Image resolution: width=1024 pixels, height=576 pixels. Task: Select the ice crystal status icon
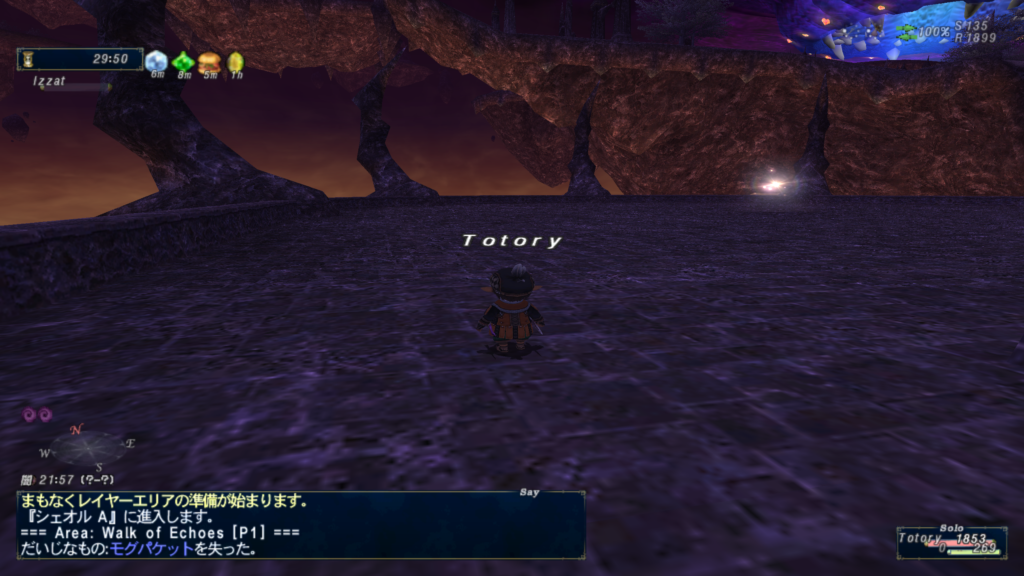pyautogui.click(x=157, y=61)
